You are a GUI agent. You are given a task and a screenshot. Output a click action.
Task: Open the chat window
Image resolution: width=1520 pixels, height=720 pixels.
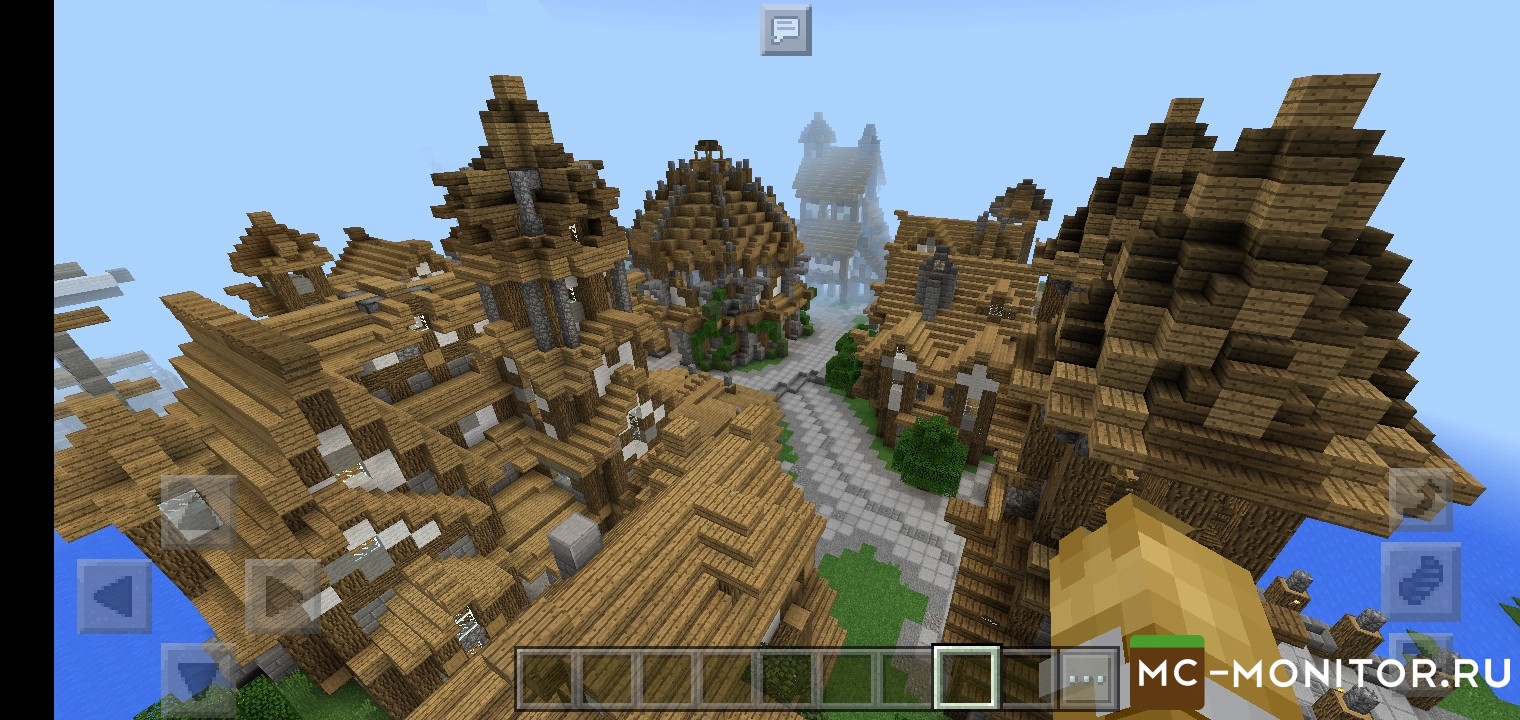(786, 30)
